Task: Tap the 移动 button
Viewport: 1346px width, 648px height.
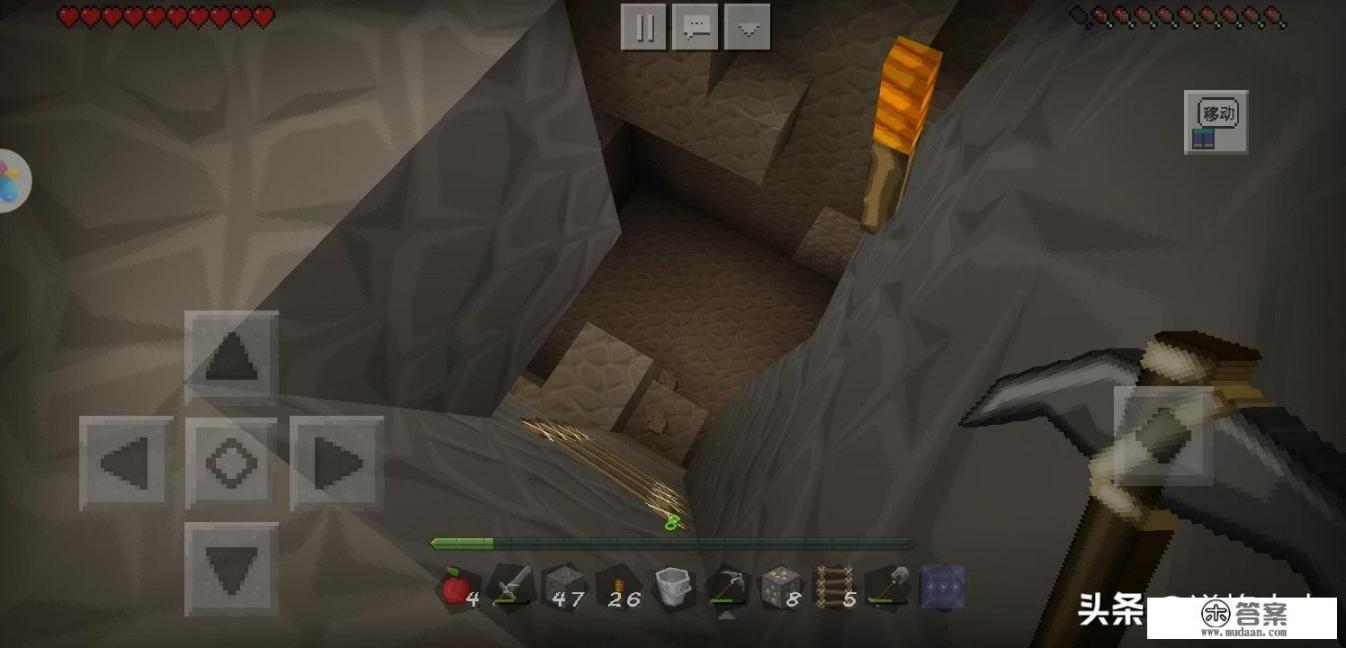Action: coord(1216,122)
